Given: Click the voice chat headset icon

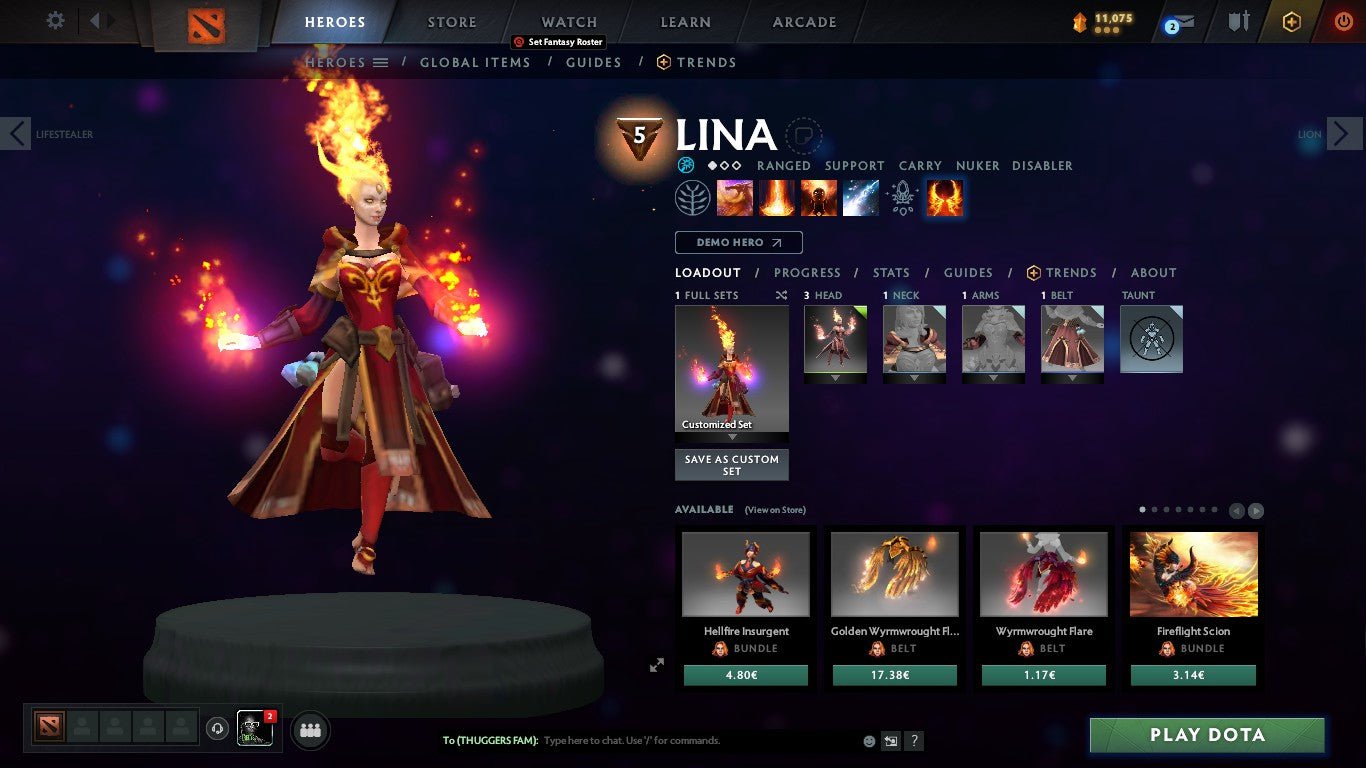Looking at the screenshot, I should (x=217, y=730).
